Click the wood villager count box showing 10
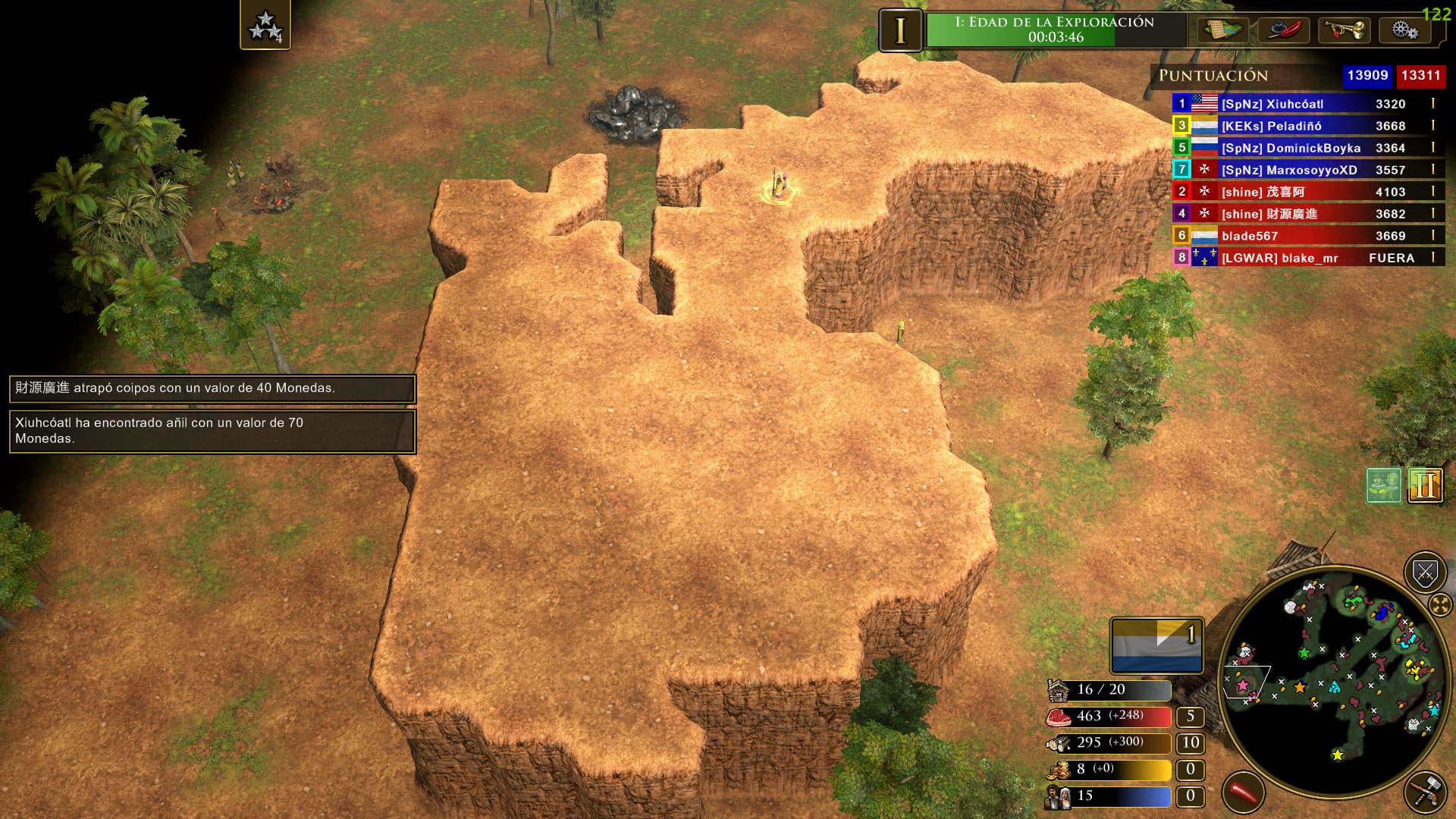 click(x=1190, y=743)
